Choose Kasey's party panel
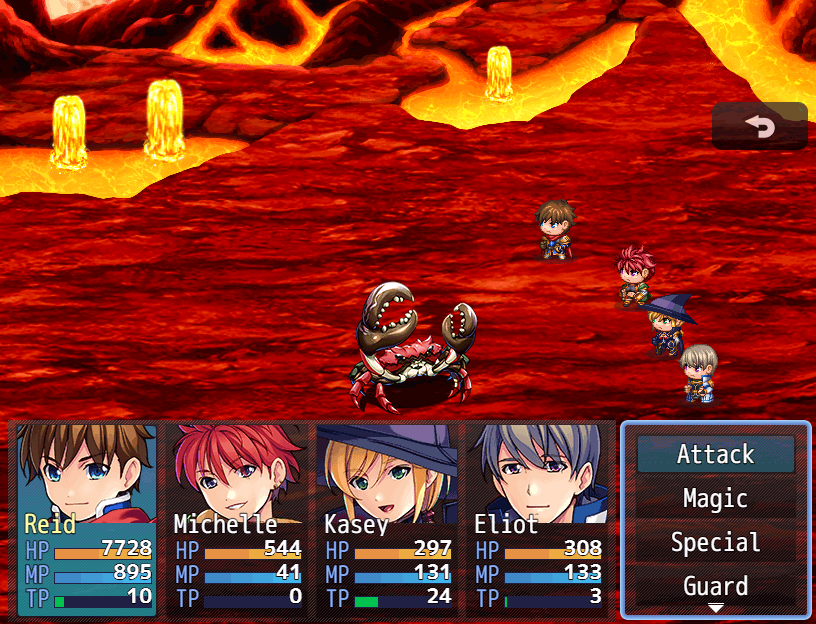 pyautogui.click(x=387, y=519)
